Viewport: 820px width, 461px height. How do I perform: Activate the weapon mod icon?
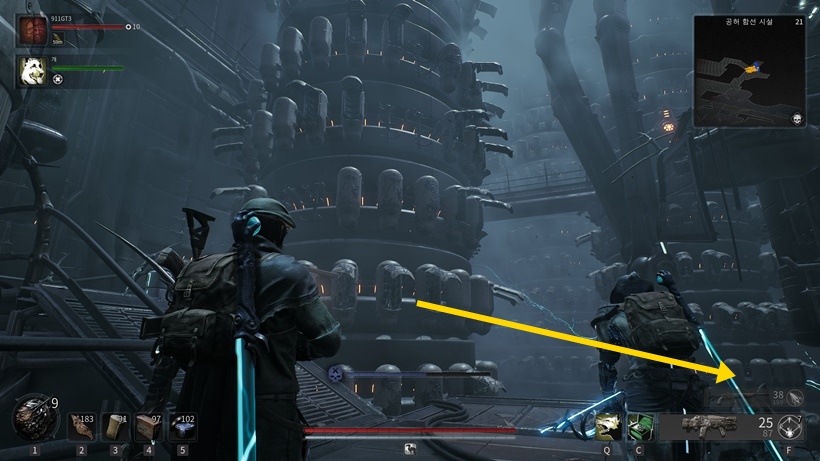[x=792, y=427]
